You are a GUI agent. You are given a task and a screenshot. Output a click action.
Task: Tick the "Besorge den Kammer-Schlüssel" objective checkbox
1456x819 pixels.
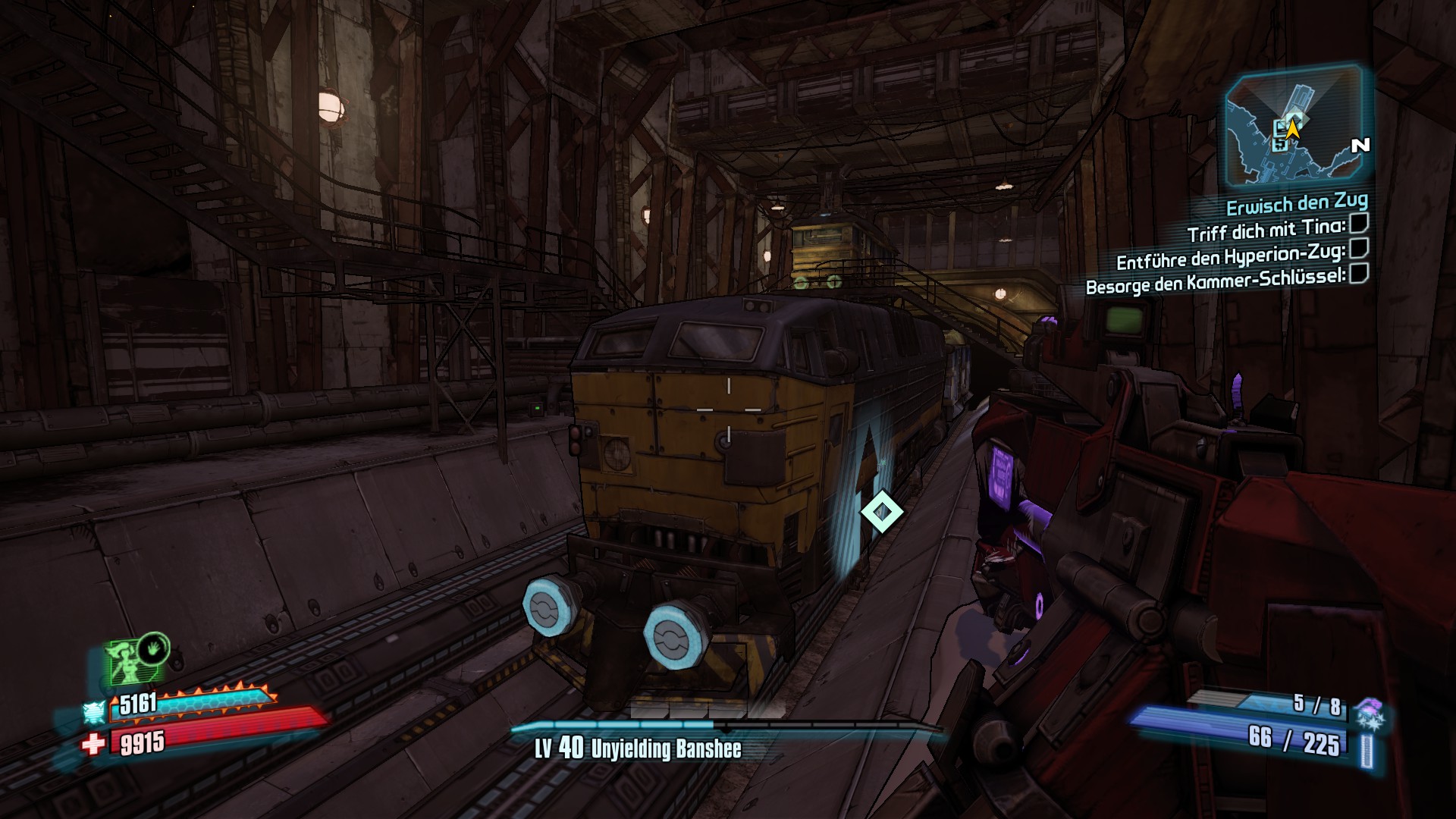click(1358, 273)
